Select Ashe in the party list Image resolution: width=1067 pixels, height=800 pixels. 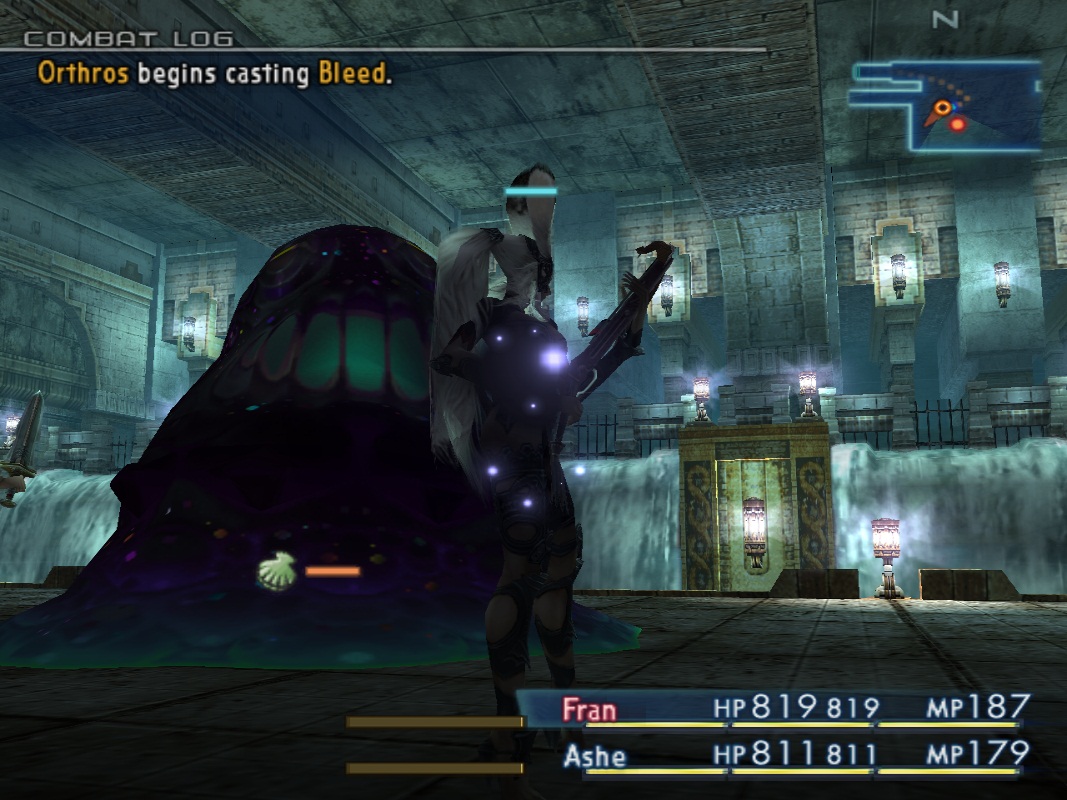pyautogui.click(x=594, y=755)
